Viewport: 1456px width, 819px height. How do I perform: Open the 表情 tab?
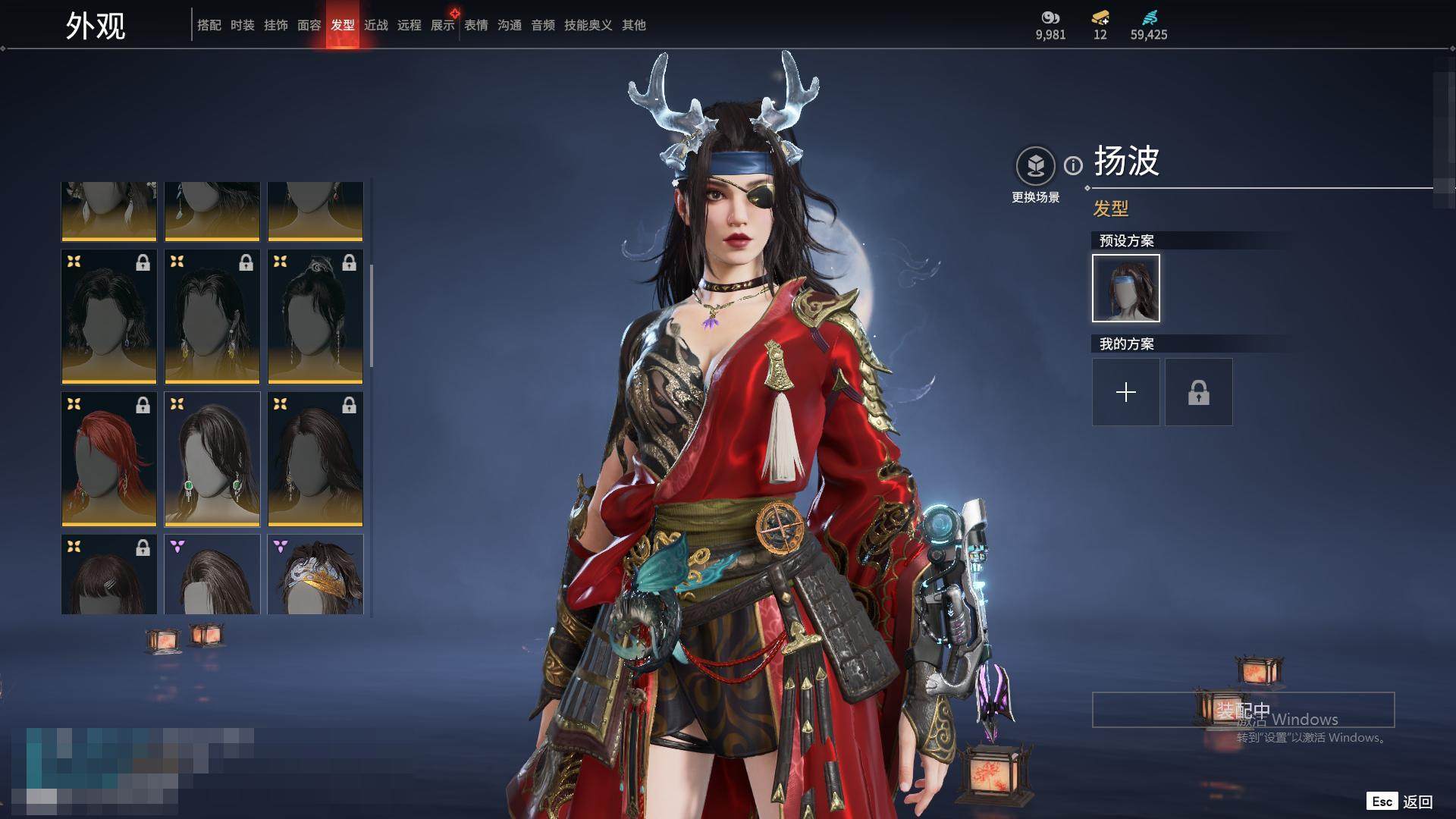(476, 25)
